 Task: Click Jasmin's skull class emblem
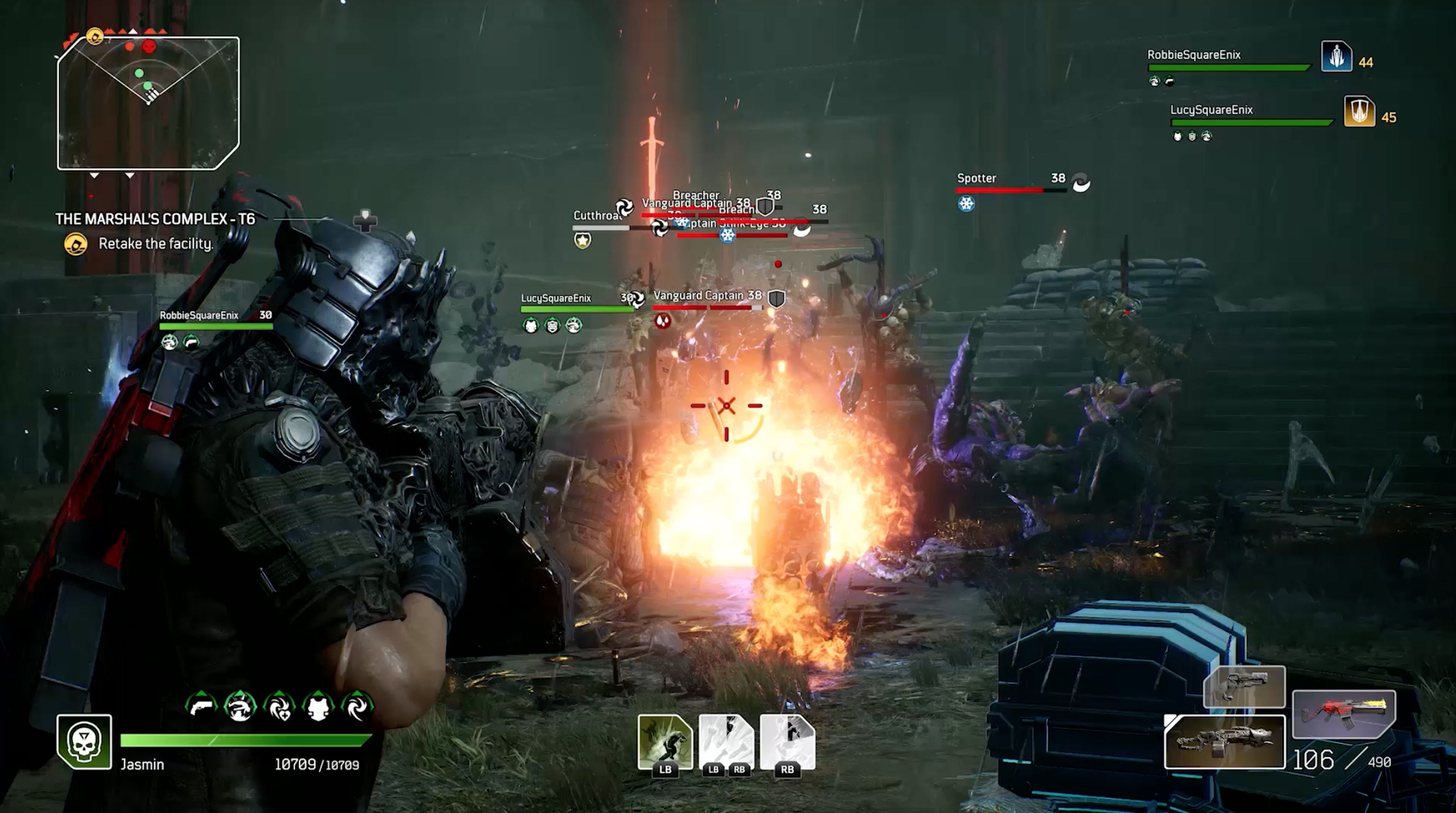[x=84, y=741]
